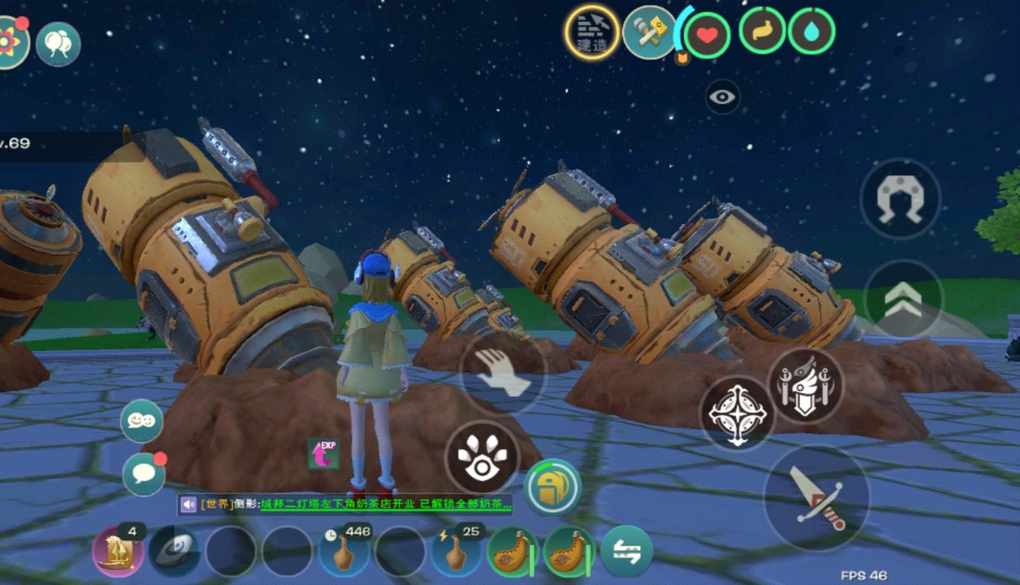Viewport: 1020px width, 585px height.
Task: Activate the horseshoe mount button
Action: pyautogui.click(x=900, y=200)
